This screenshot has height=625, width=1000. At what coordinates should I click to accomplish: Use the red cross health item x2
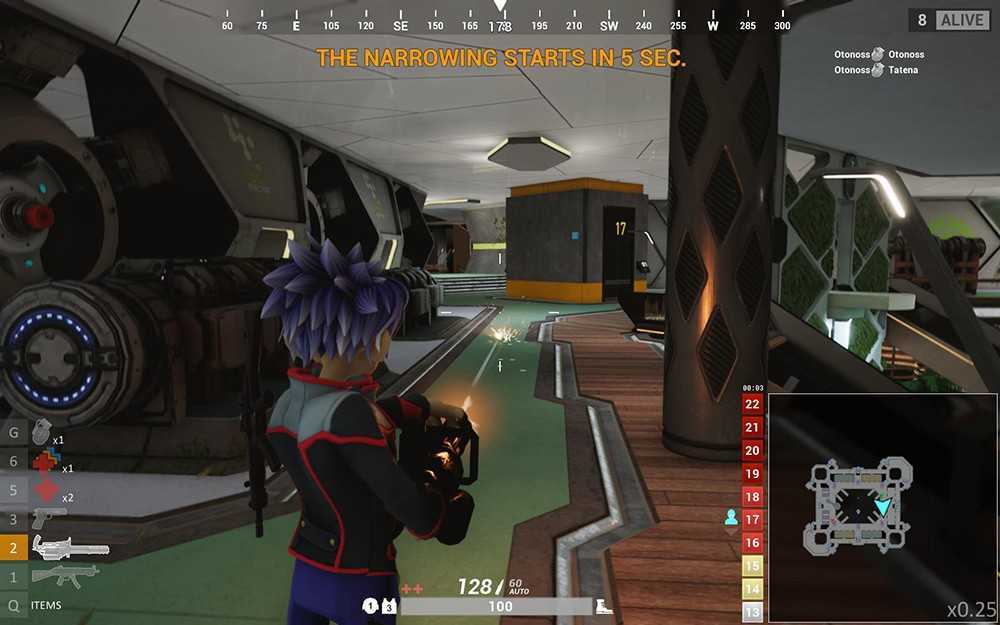[x=45, y=490]
